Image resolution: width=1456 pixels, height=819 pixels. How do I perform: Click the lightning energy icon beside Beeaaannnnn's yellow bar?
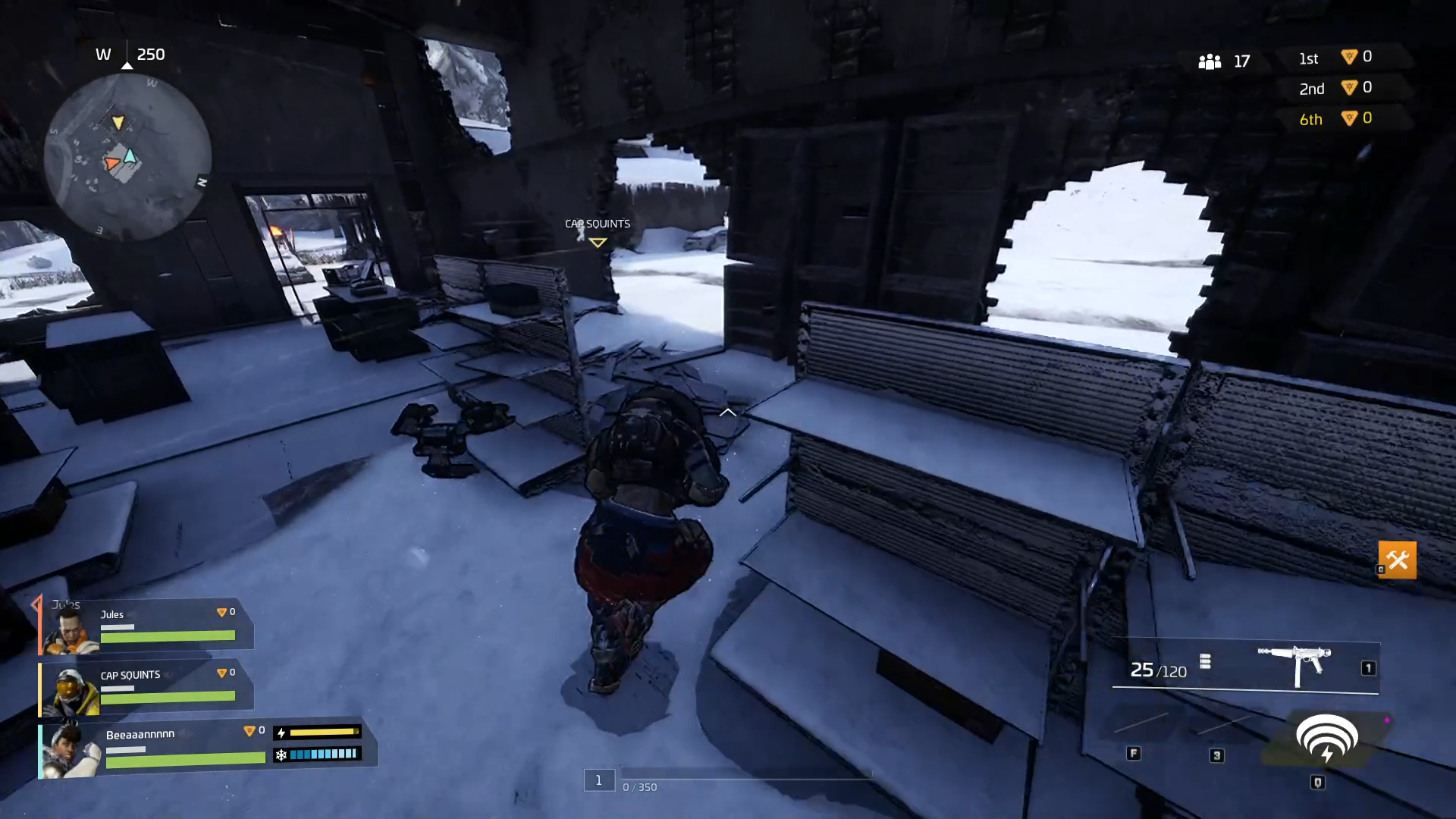(x=281, y=733)
